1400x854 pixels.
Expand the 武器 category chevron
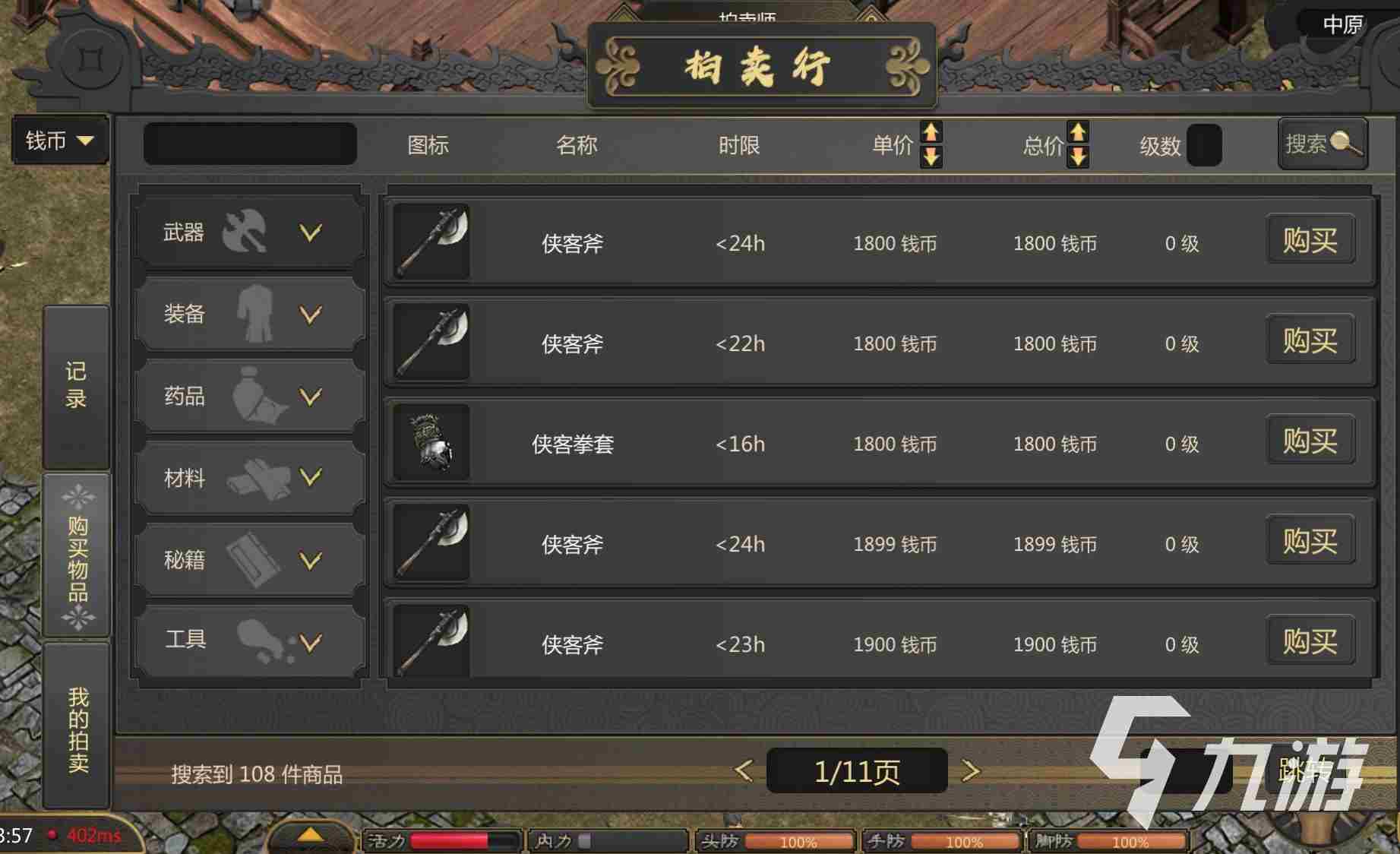310,233
